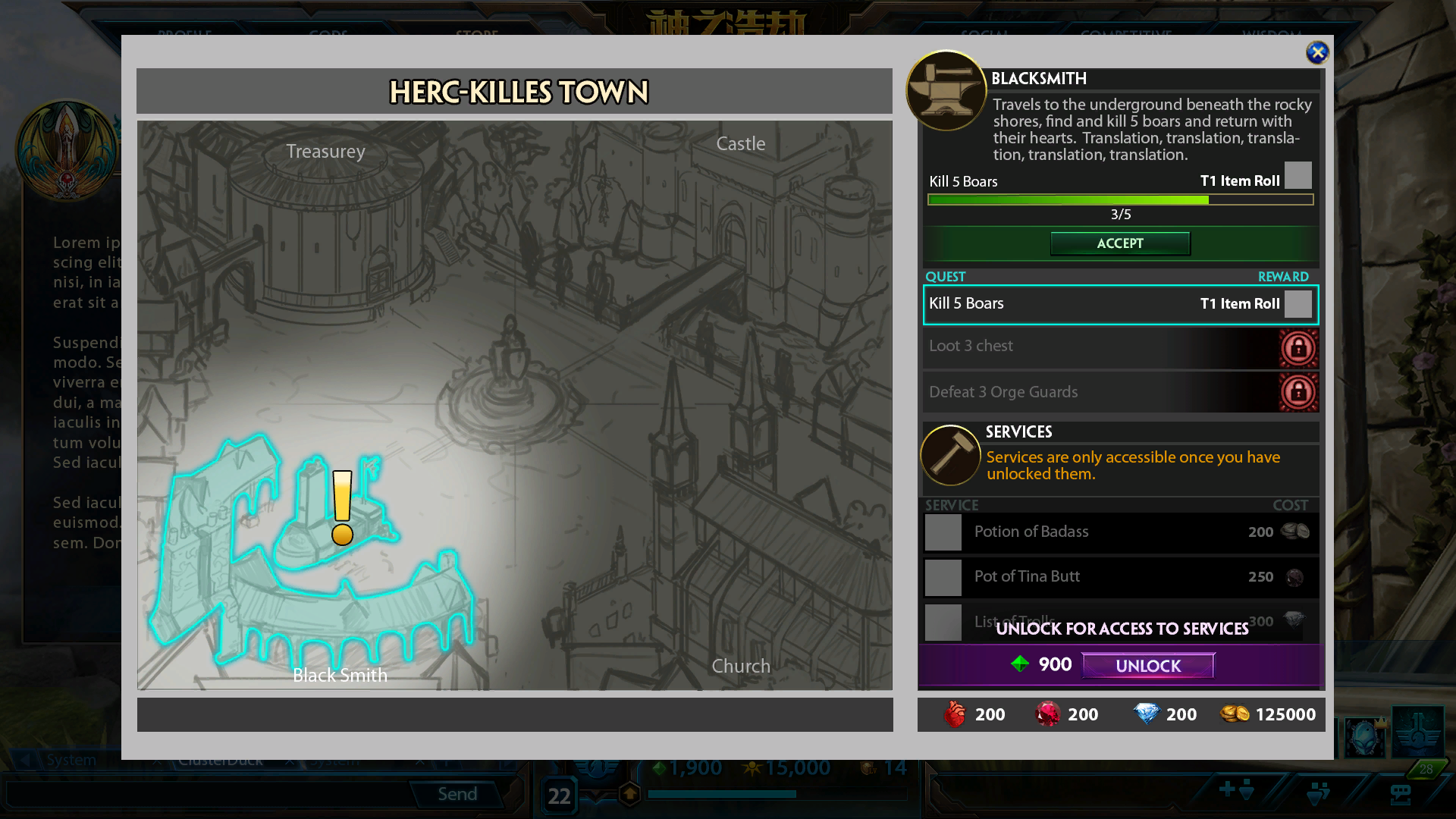The width and height of the screenshot is (1456, 819).
Task: Close the Herc-Killes Town window
Action: 1317,52
